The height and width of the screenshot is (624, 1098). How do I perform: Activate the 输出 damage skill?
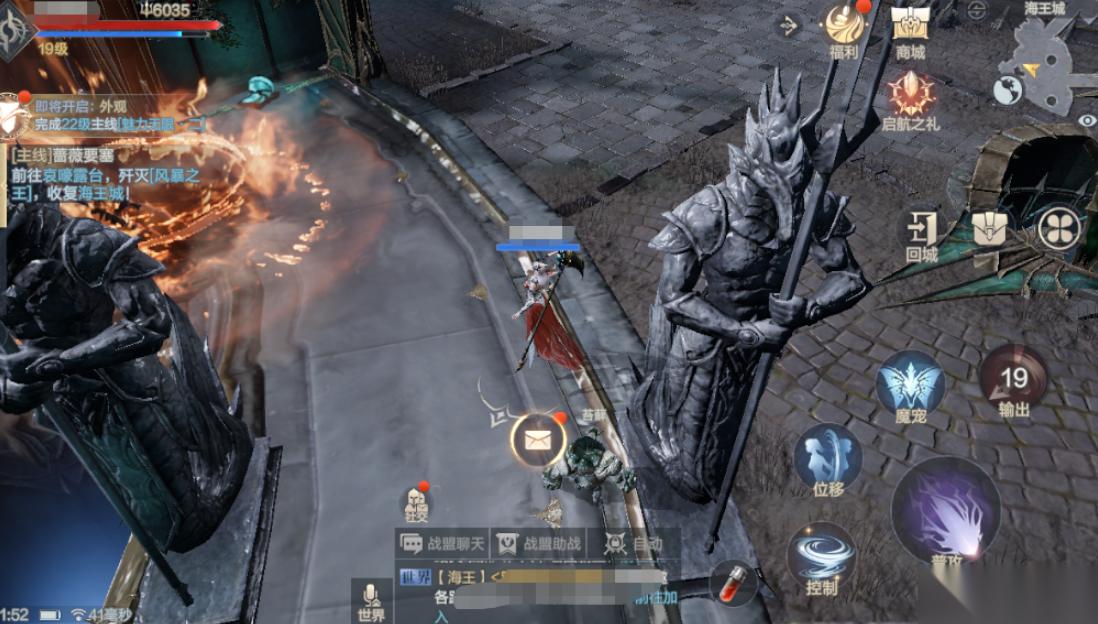[1014, 379]
